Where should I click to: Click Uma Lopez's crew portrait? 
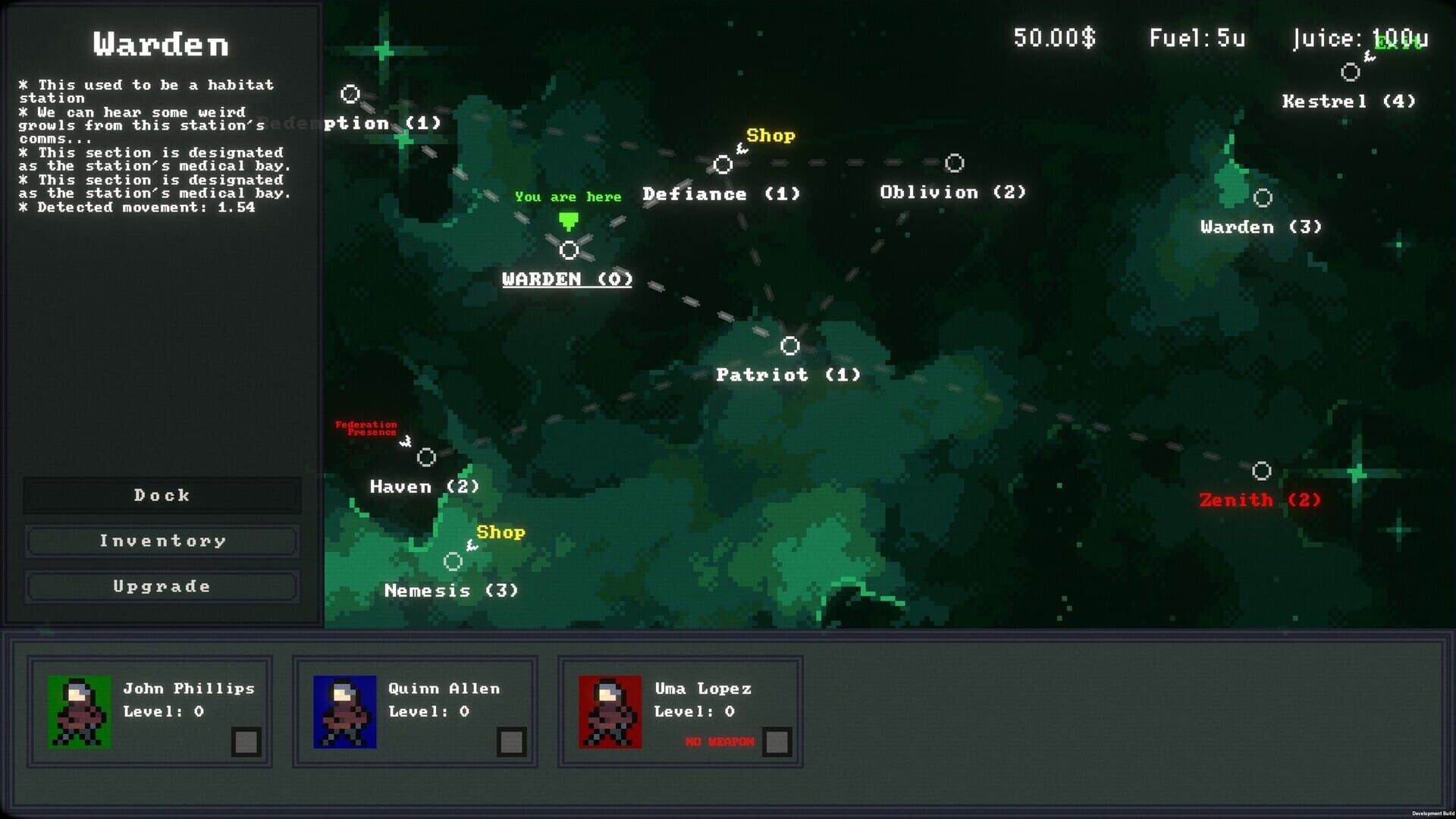[x=610, y=713]
